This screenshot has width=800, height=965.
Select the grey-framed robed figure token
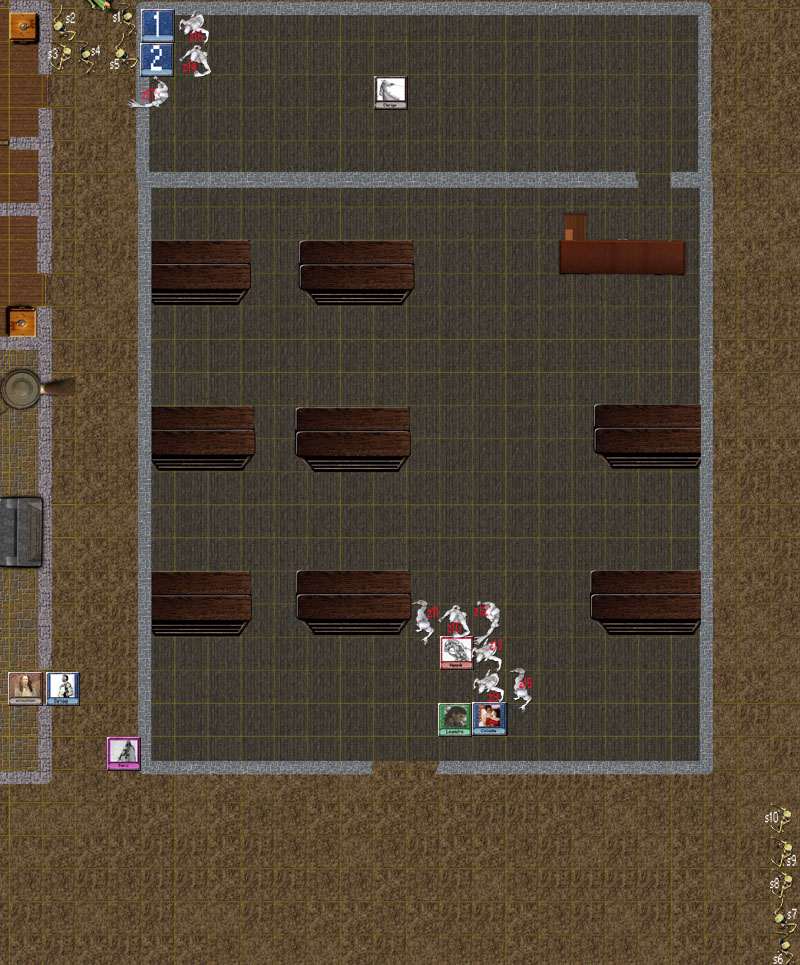coord(391,92)
